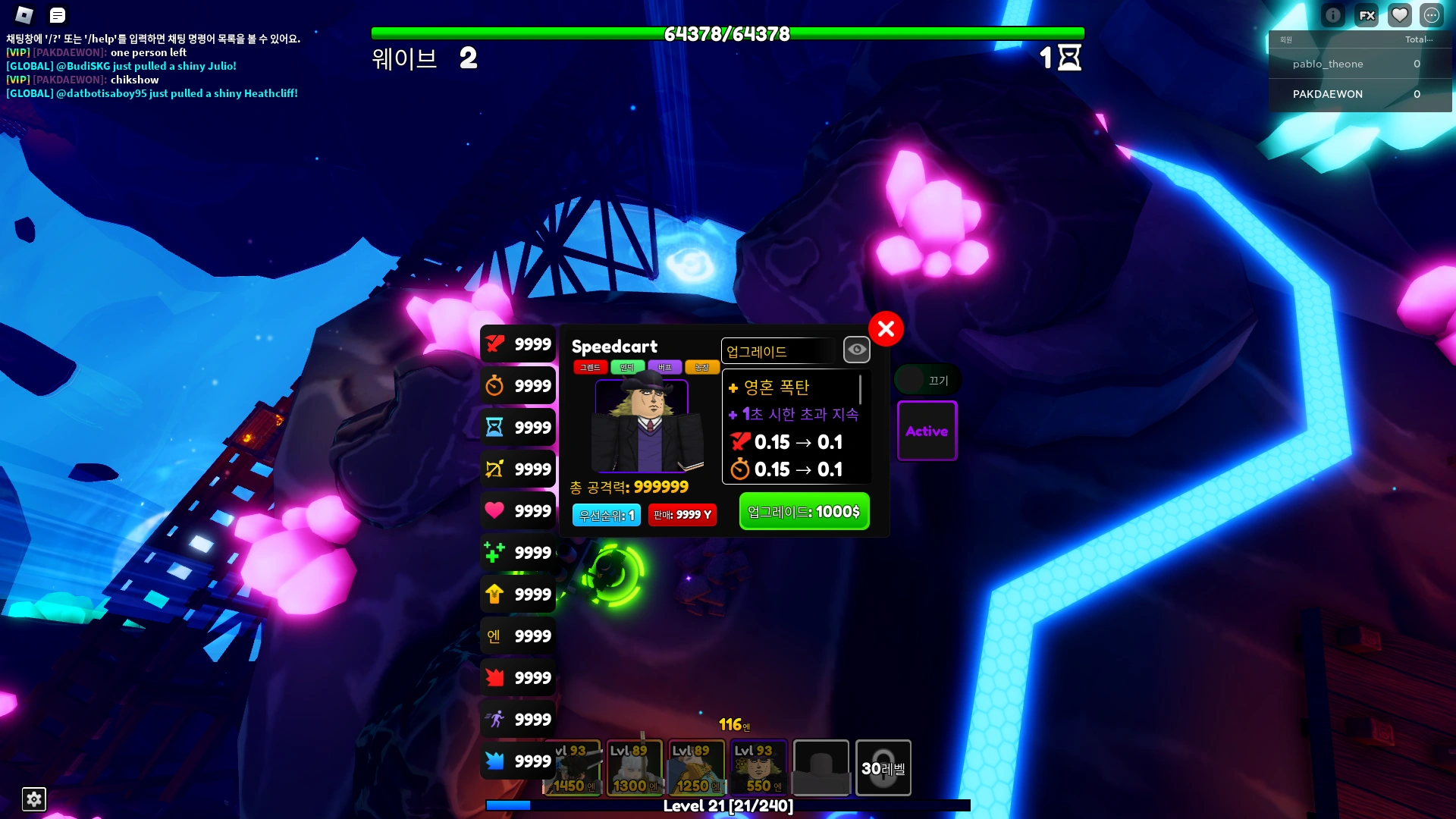Open the chat icon in the top left
Screen dimensions: 1456x819
pyautogui.click(x=57, y=15)
